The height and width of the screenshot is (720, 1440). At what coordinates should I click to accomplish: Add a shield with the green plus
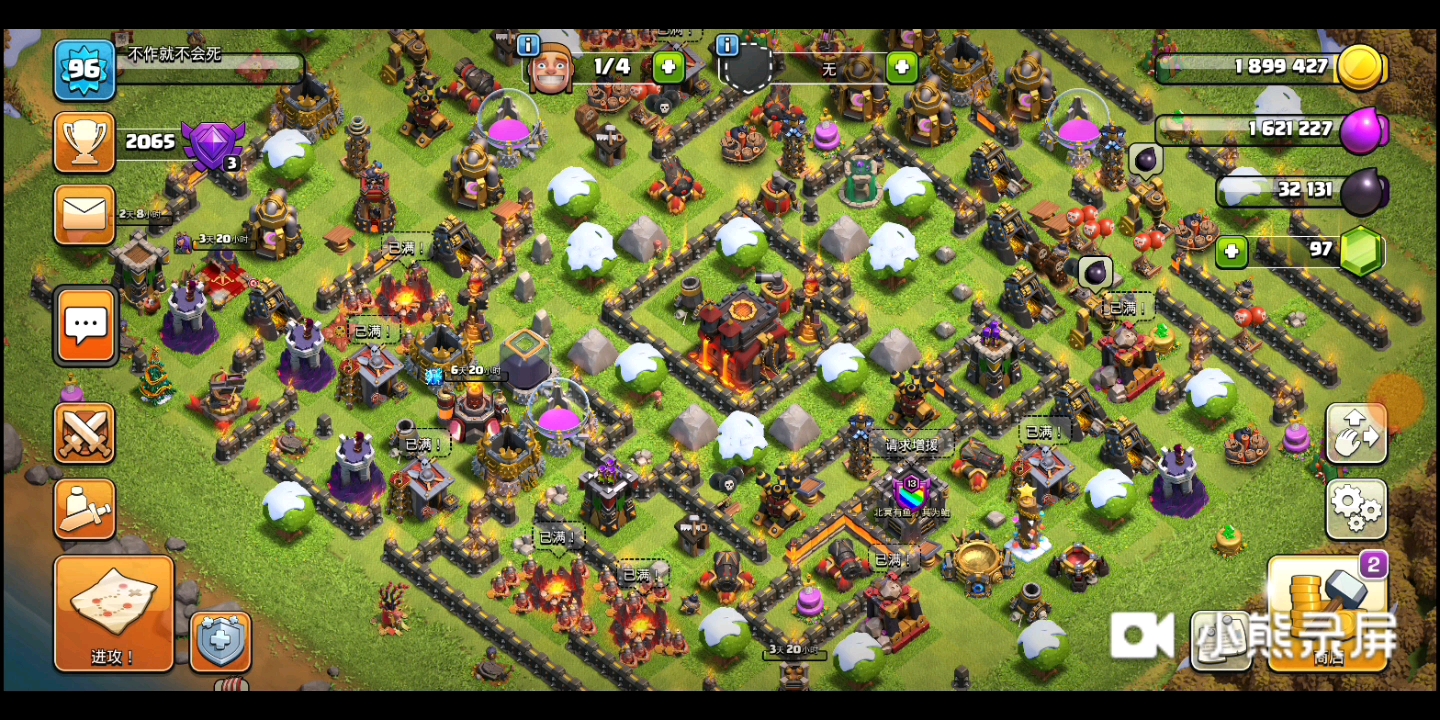pyautogui.click(x=901, y=68)
